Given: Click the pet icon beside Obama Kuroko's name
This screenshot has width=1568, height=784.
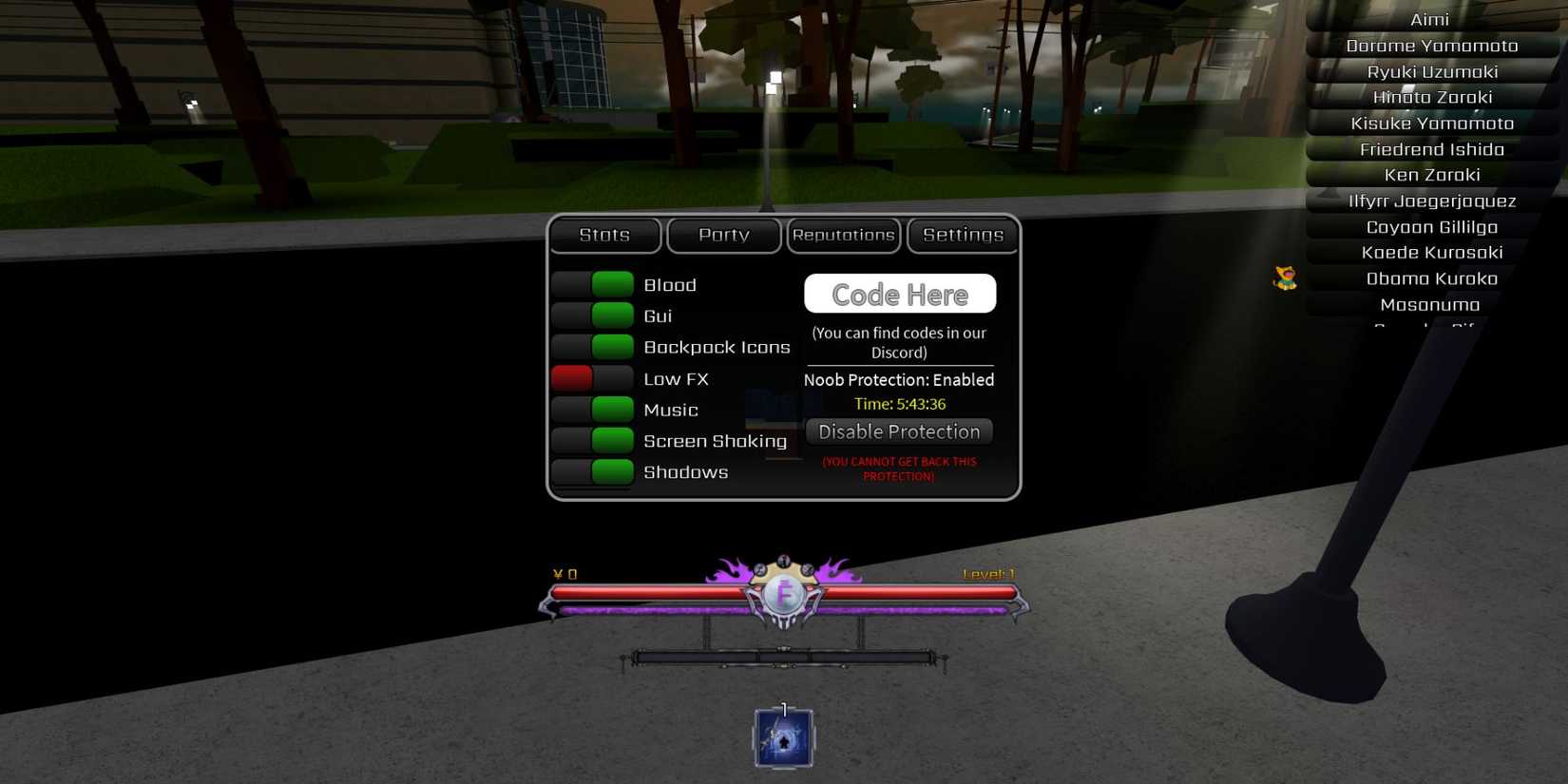Looking at the screenshot, I should [x=1284, y=277].
